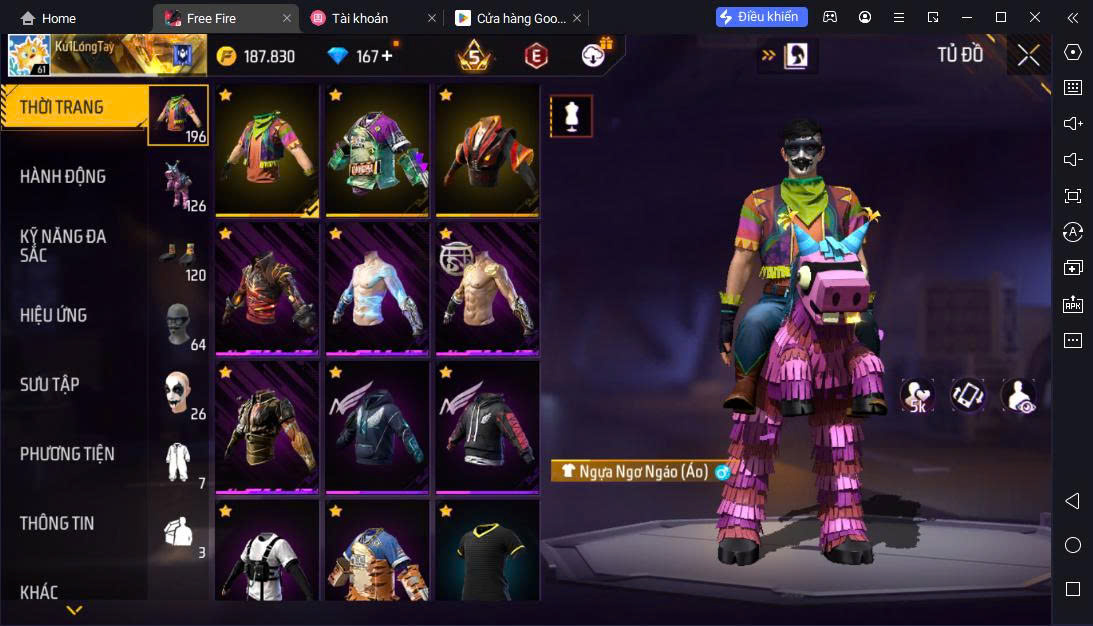
Task: Tap the heart 5k likes button
Action: (916, 396)
